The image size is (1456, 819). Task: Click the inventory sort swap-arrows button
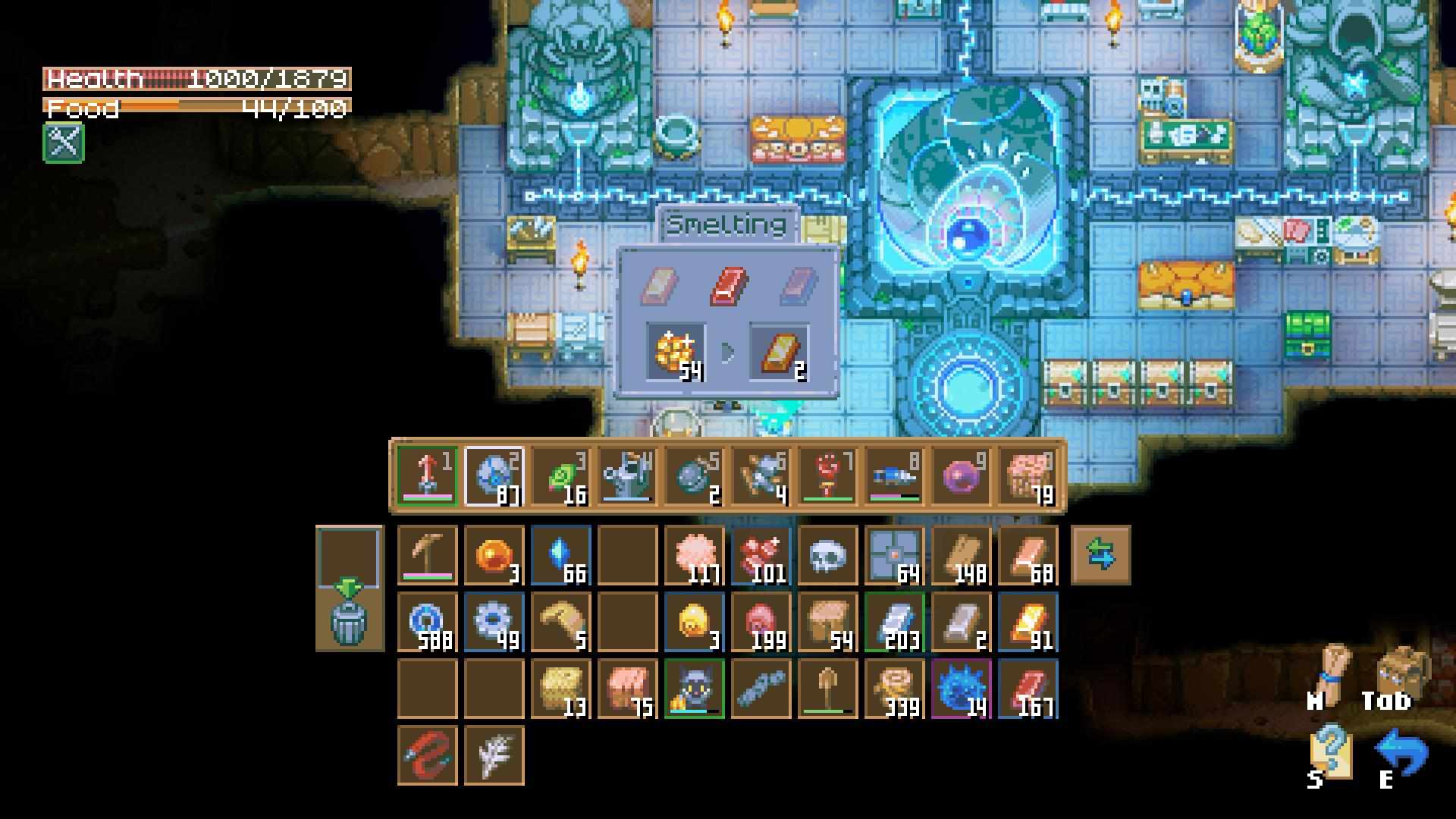1100,555
